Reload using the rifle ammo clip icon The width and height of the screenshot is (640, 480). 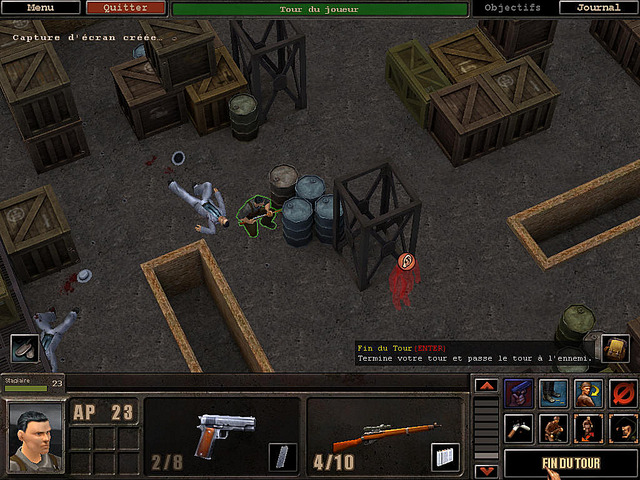pos(445,457)
